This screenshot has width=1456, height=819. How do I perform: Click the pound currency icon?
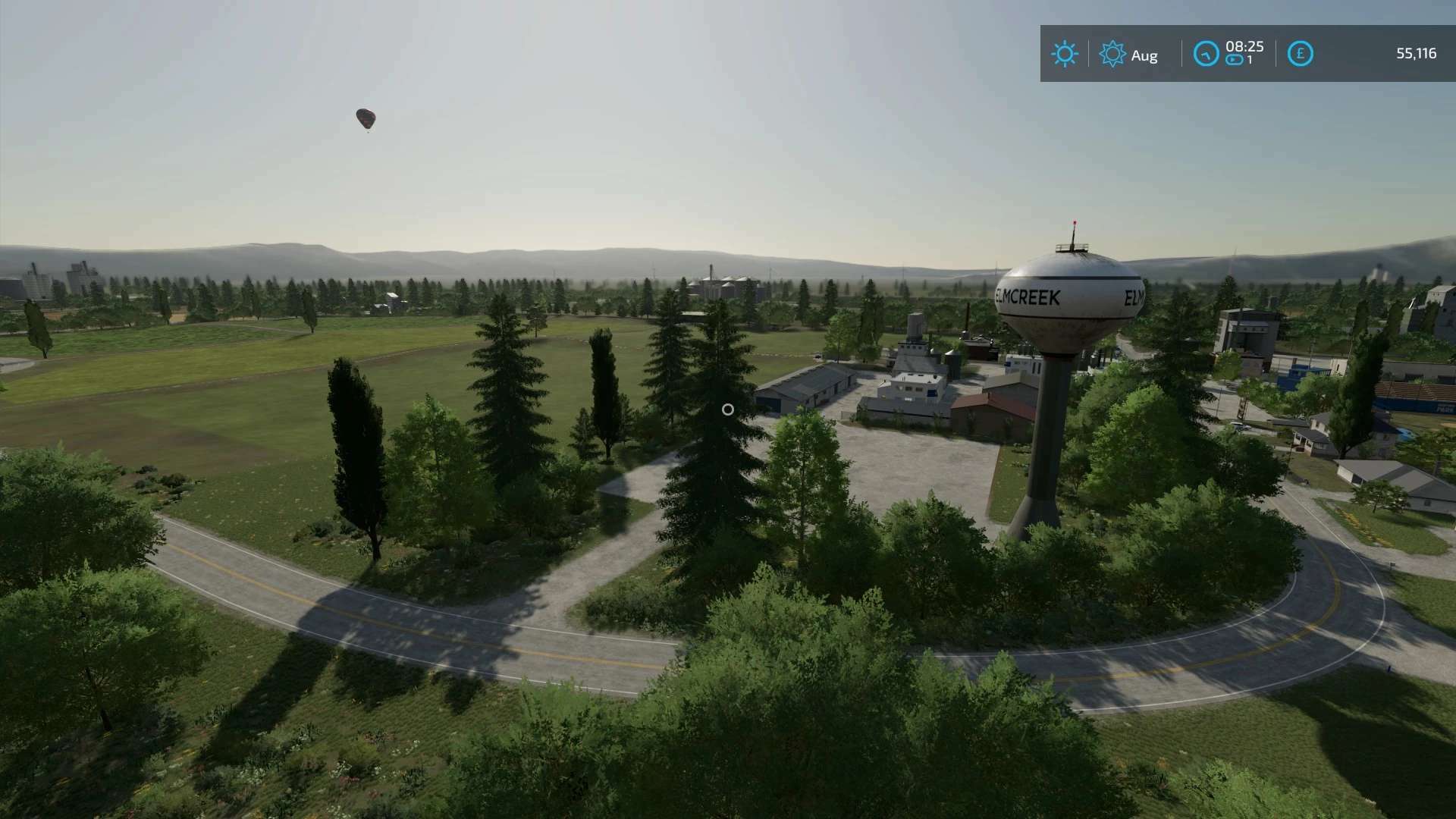click(x=1300, y=54)
